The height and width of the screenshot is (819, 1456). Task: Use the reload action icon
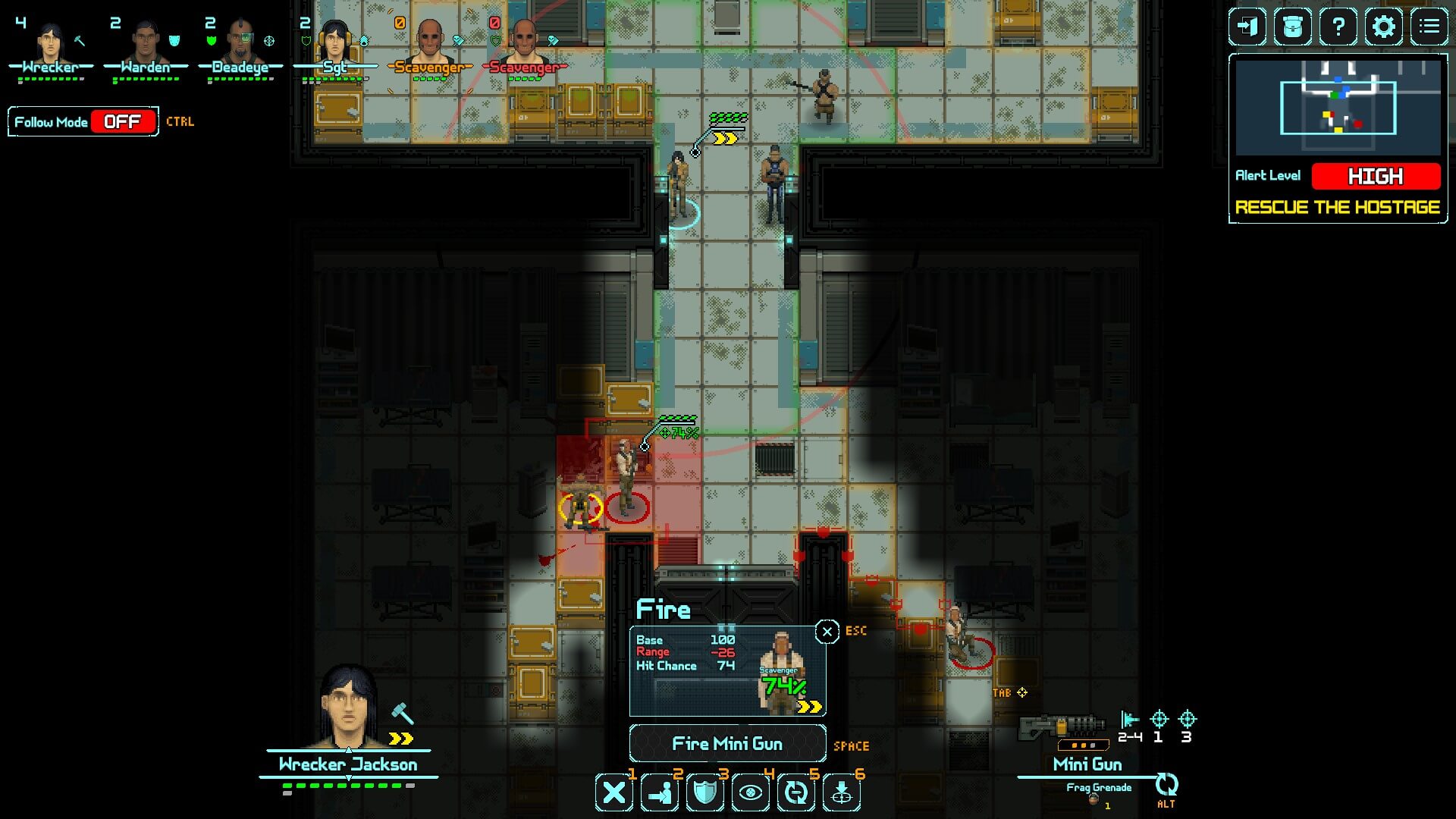tap(795, 793)
